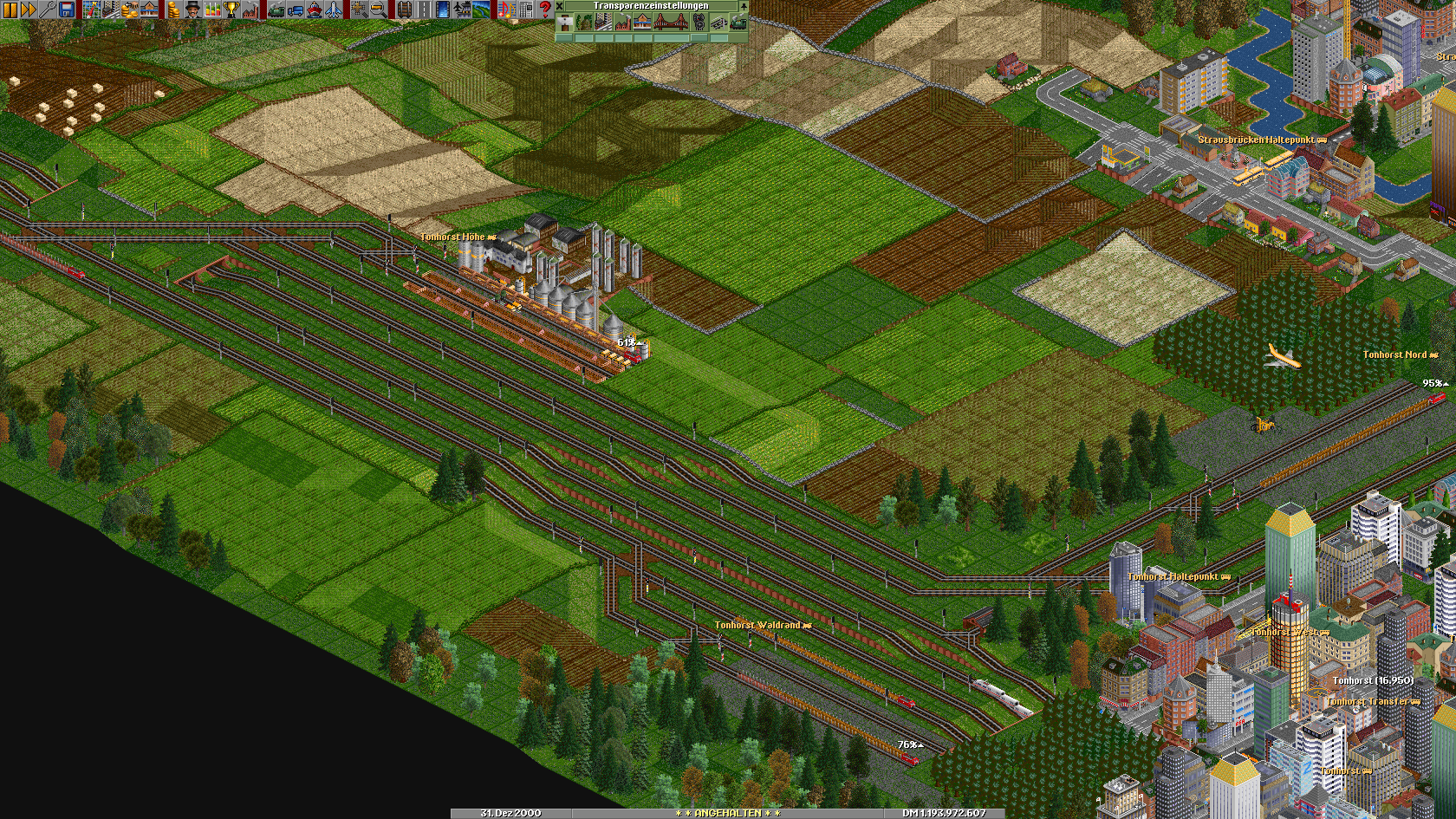Show the map menu
This screenshot has height=819, width=1456.
(x=92, y=10)
